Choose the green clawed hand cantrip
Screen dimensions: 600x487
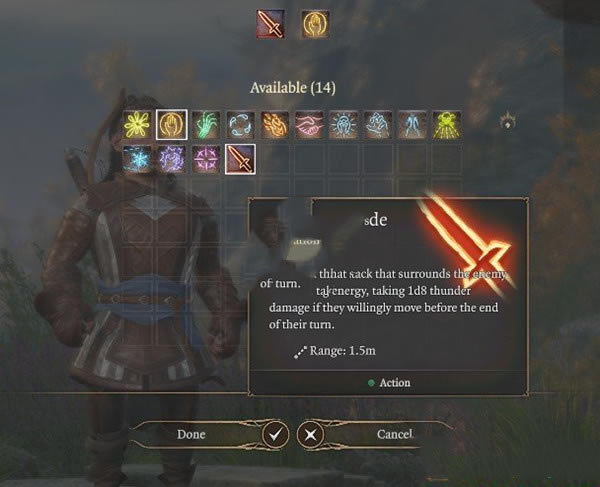coord(206,124)
